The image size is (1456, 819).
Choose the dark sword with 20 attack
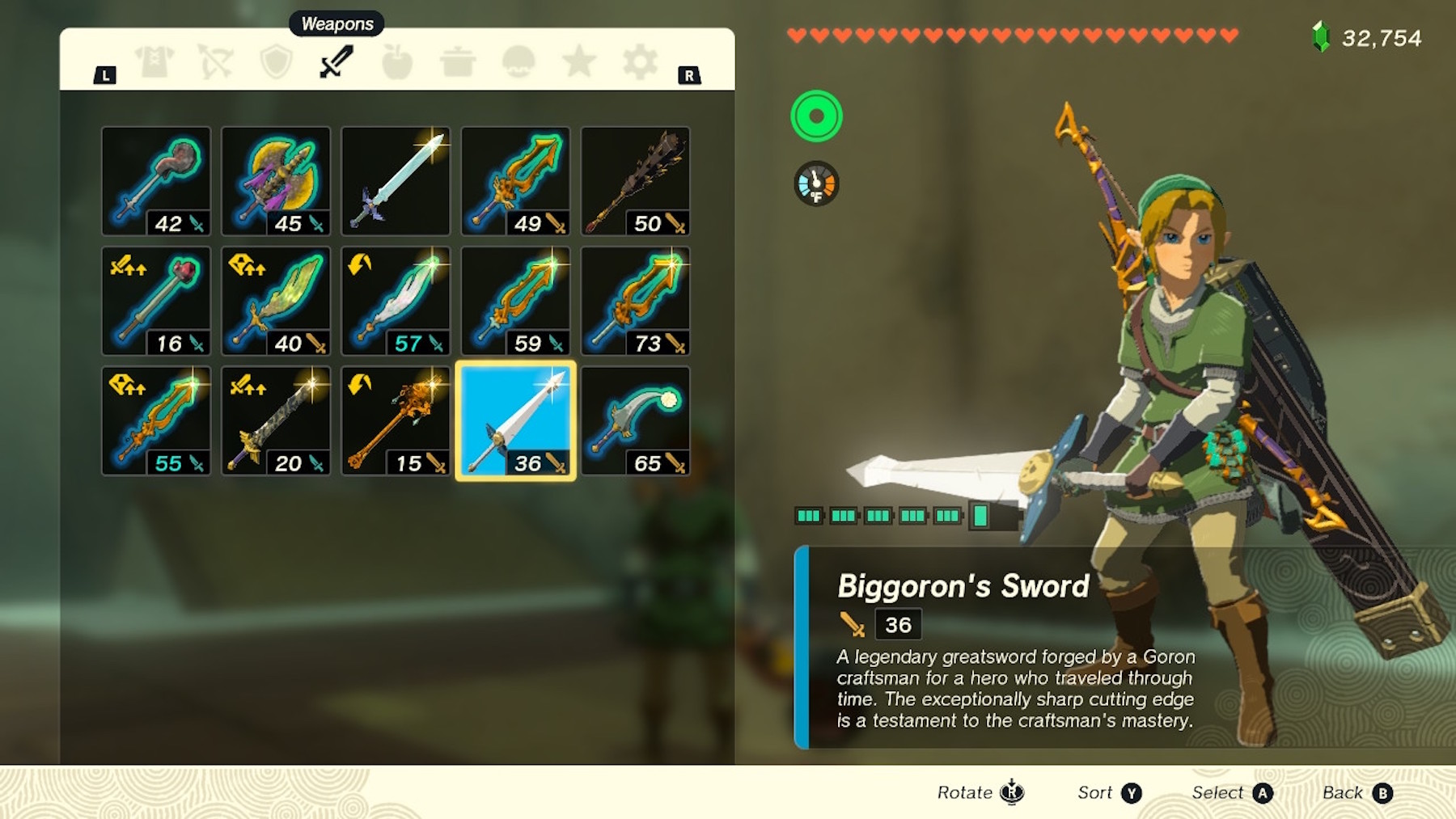point(276,420)
